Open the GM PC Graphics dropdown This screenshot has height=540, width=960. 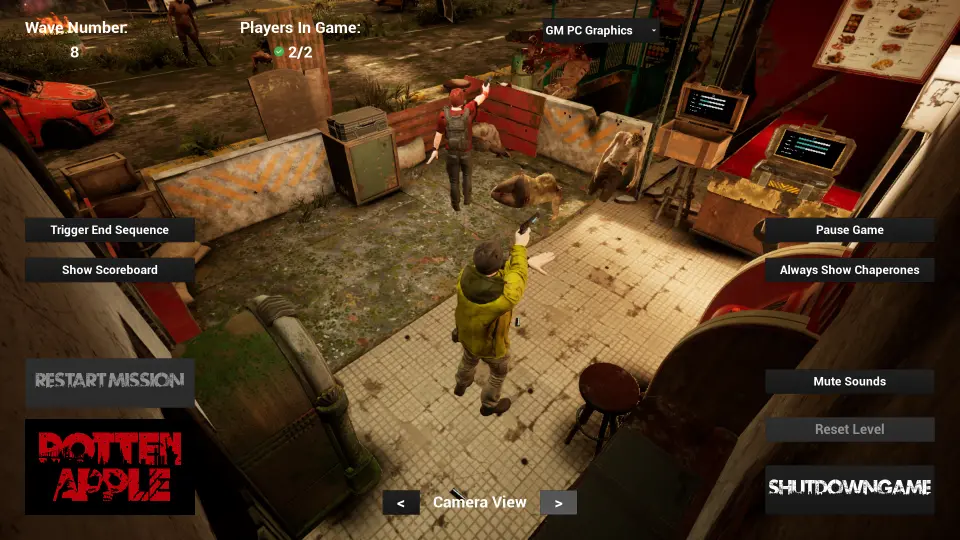(601, 31)
